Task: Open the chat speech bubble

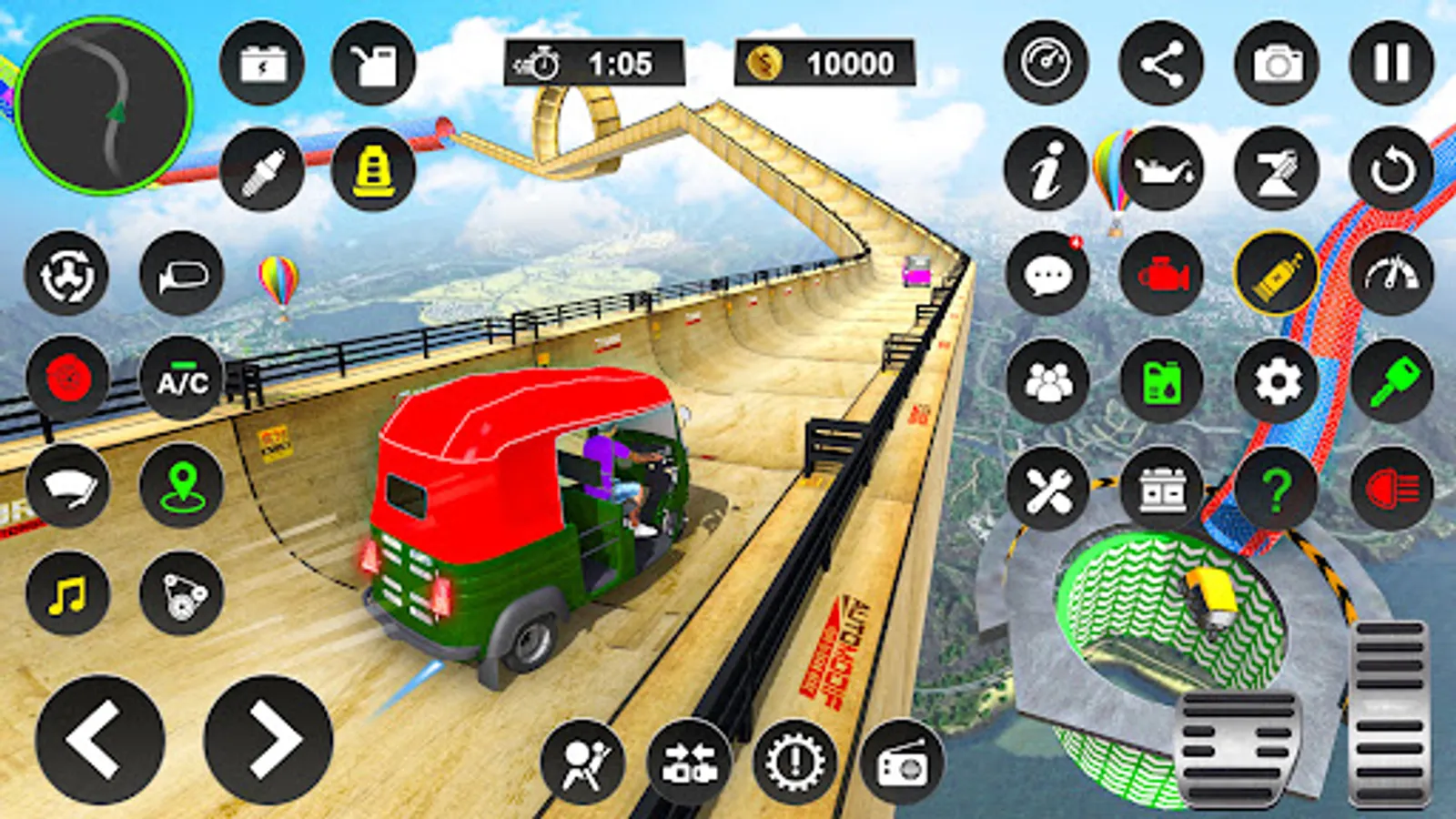Action: pyautogui.click(x=1047, y=274)
